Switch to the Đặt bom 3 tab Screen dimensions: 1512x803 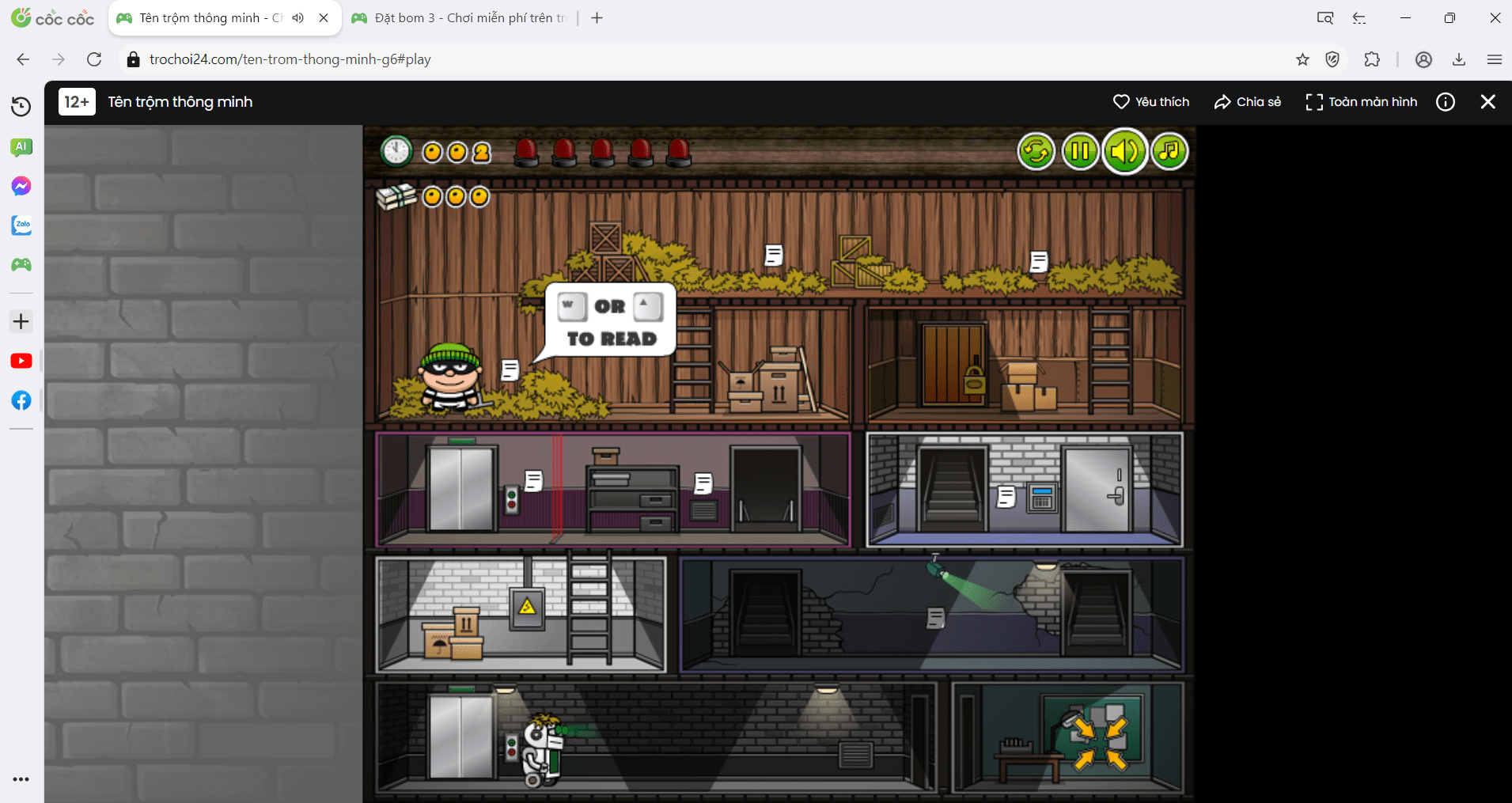459,17
